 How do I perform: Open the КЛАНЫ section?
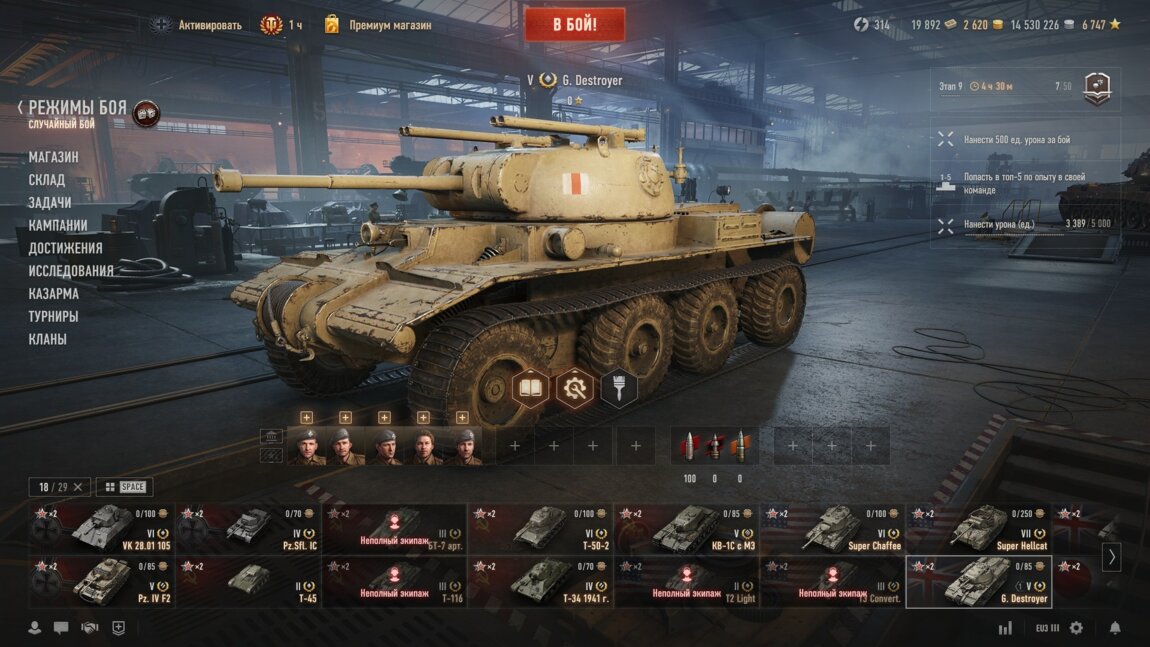tap(48, 339)
